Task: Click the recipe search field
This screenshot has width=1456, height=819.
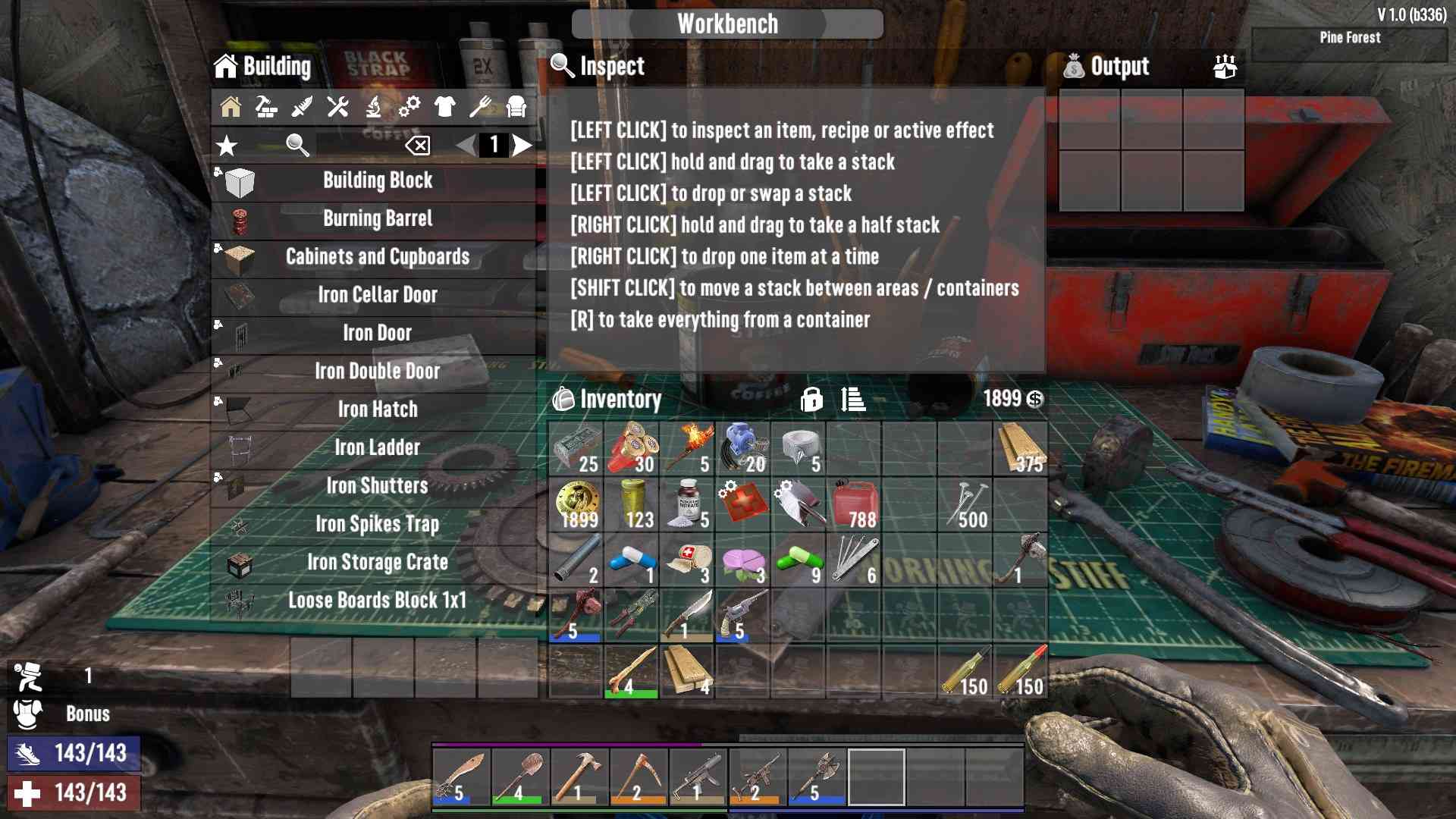Action: (356, 145)
